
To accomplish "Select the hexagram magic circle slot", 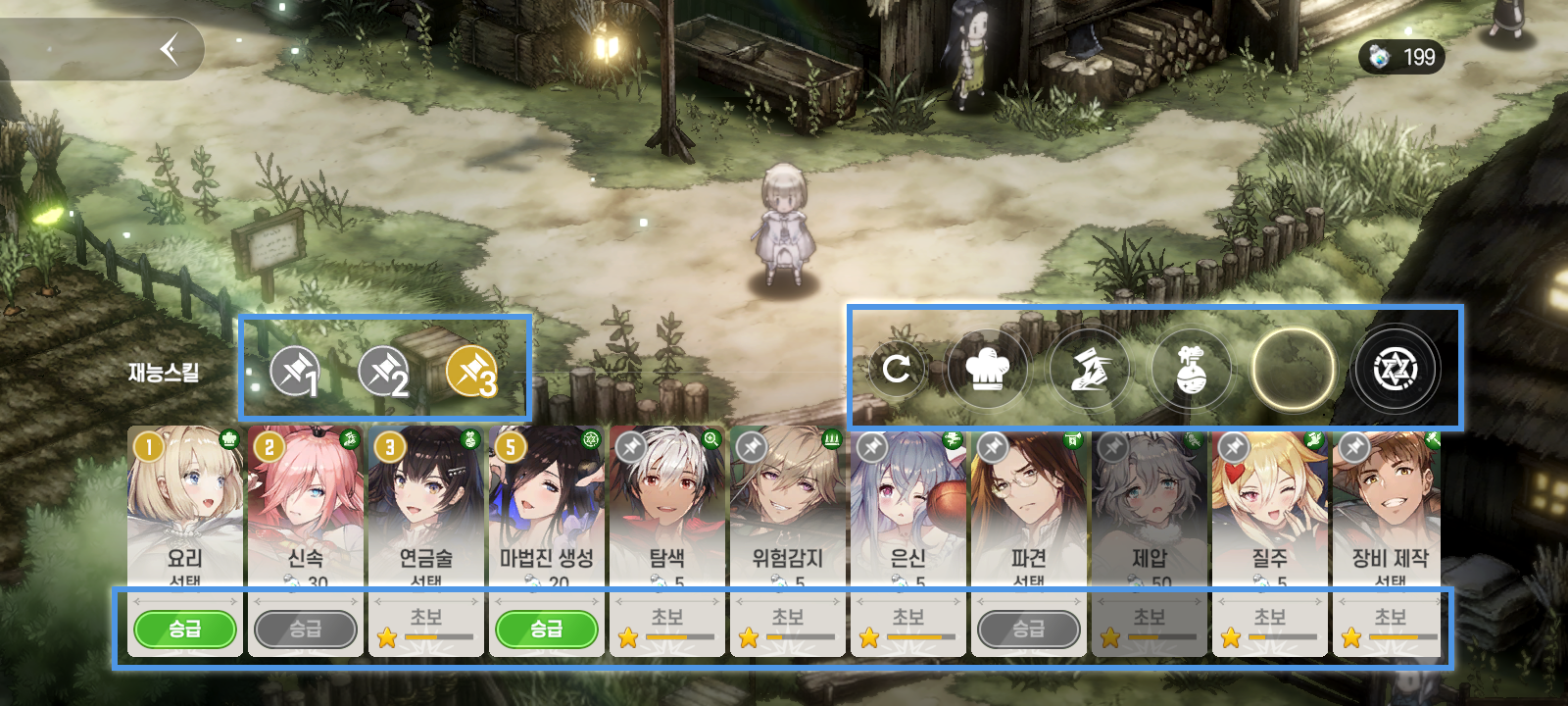I will [1395, 369].
